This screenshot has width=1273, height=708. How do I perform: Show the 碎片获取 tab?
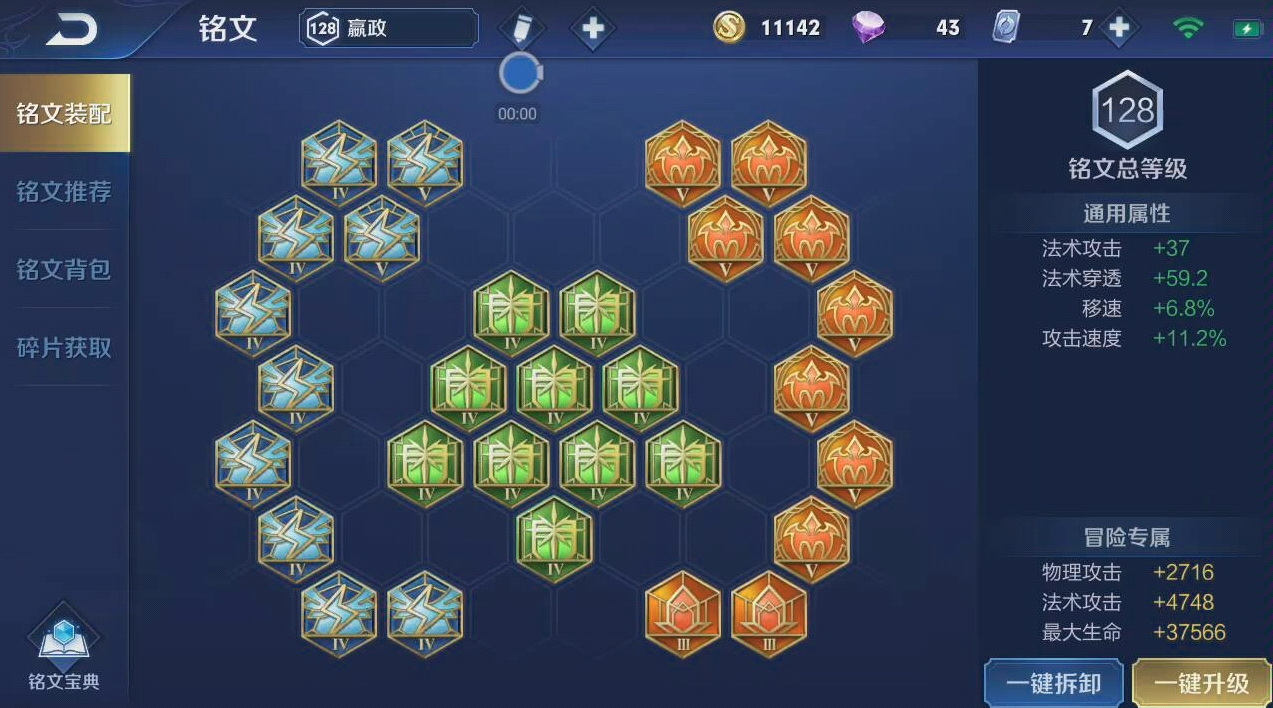tap(64, 347)
